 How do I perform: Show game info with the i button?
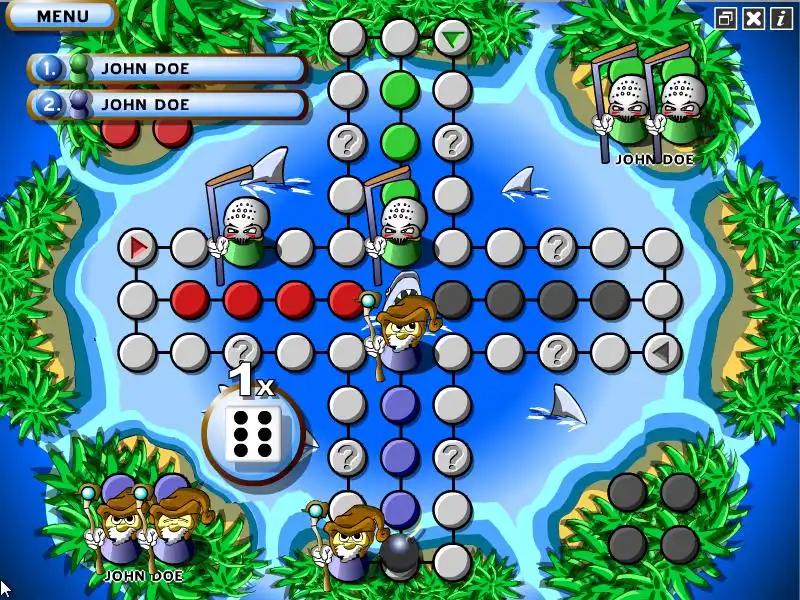(780, 17)
